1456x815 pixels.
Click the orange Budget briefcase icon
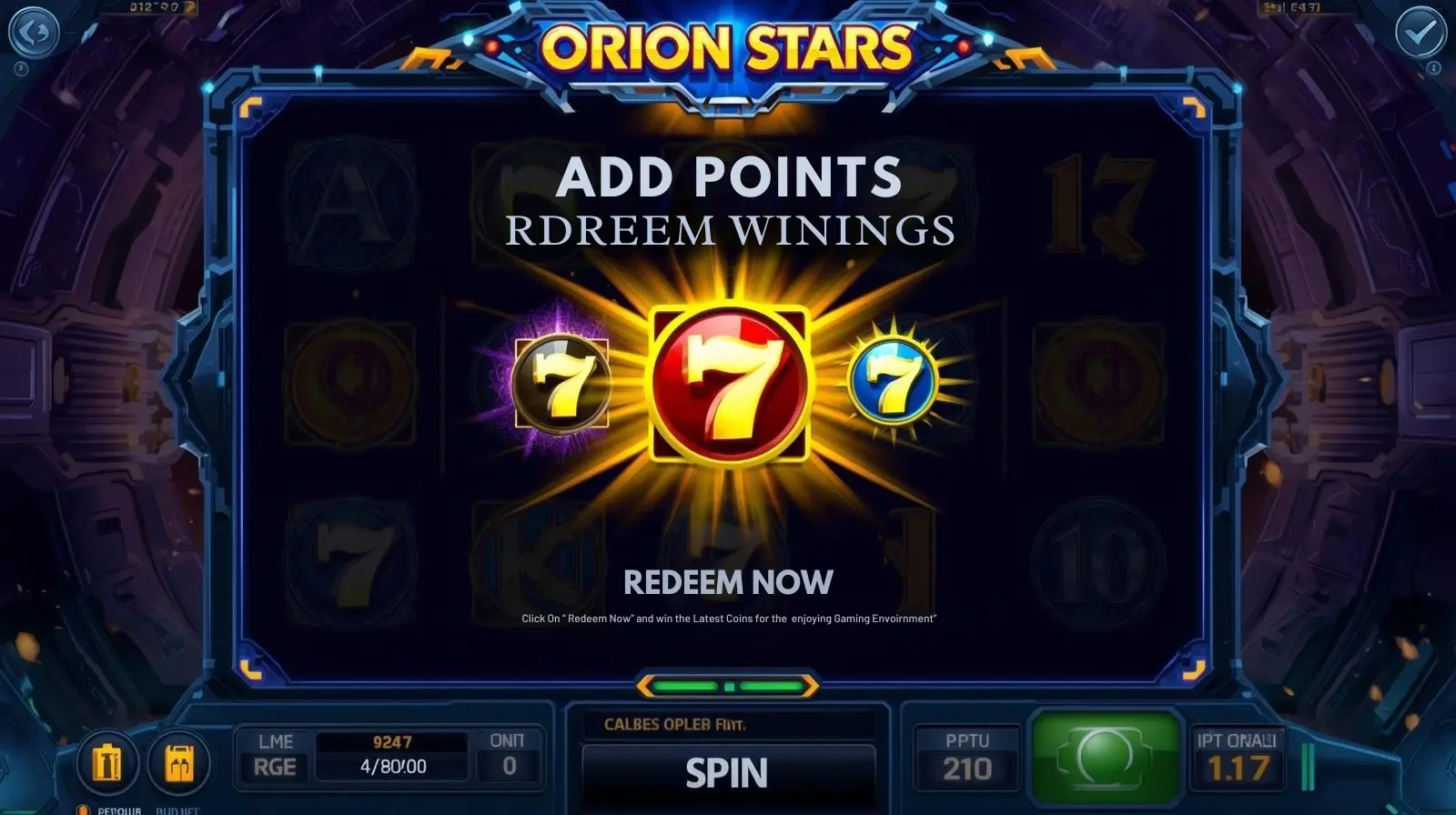(x=178, y=764)
